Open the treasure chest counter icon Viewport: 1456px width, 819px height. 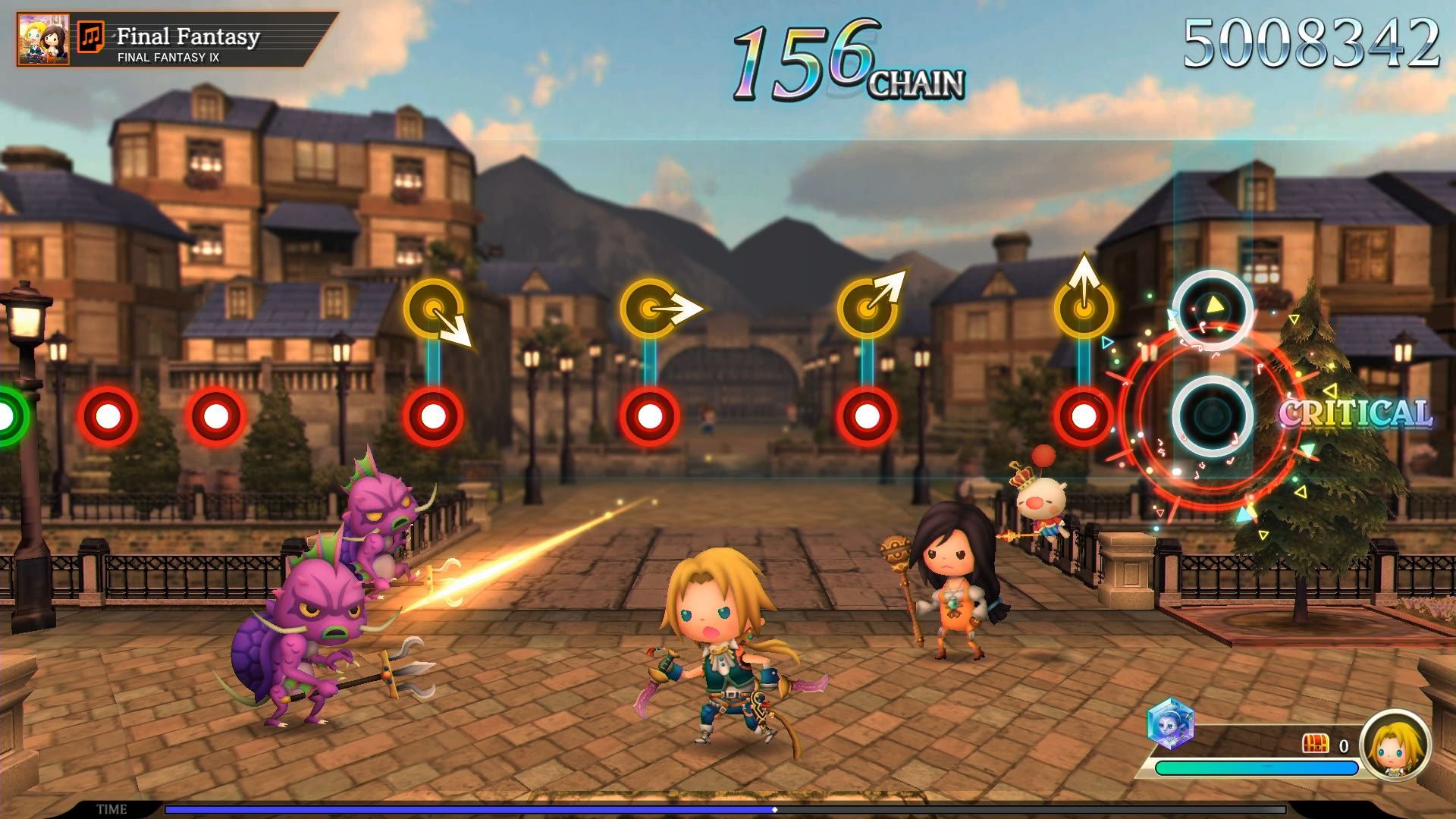pos(1315,744)
